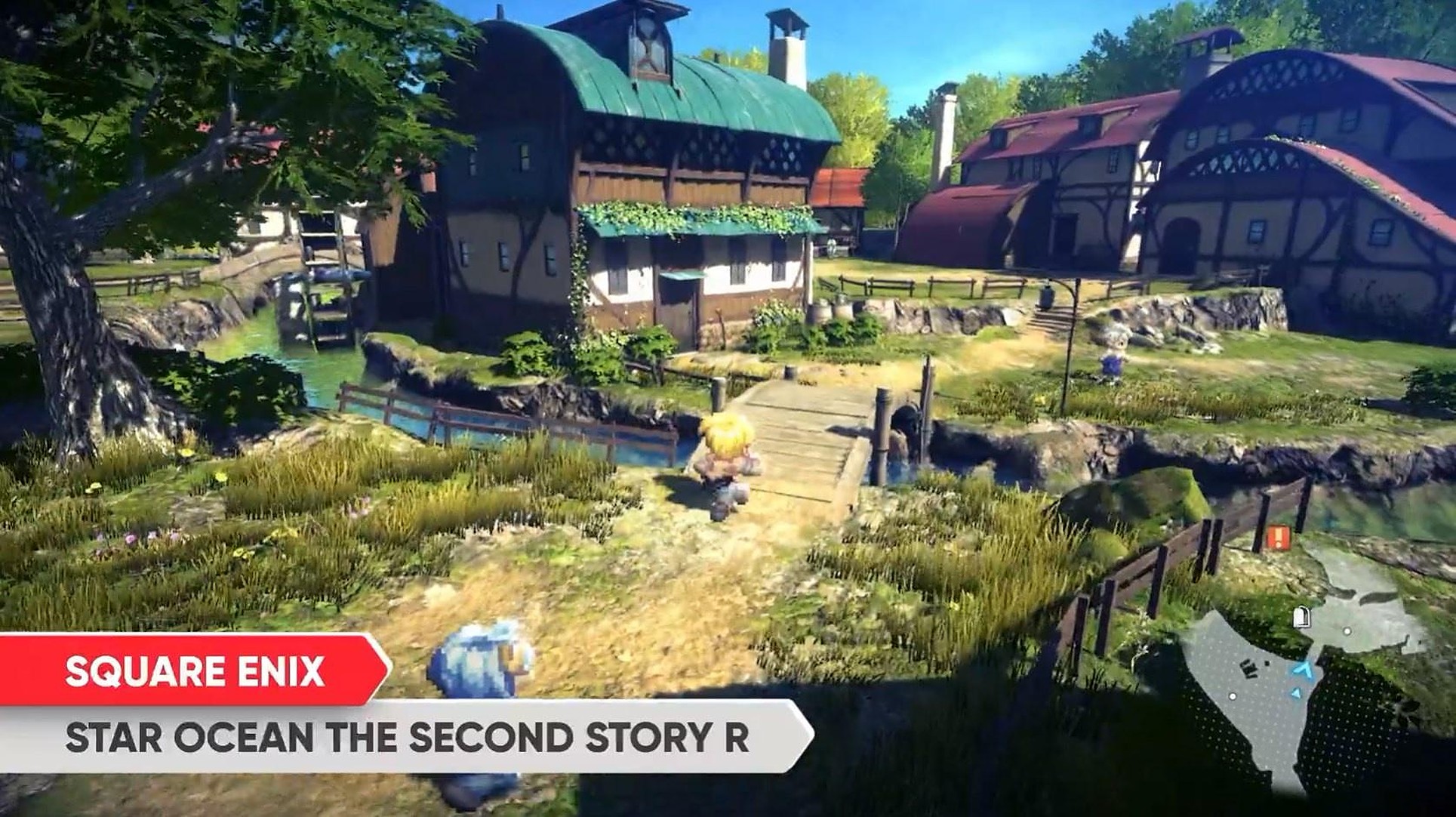The height and width of the screenshot is (817, 1456).
Task: Click the red exclamation quest marker icon
Action: coord(1277,536)
